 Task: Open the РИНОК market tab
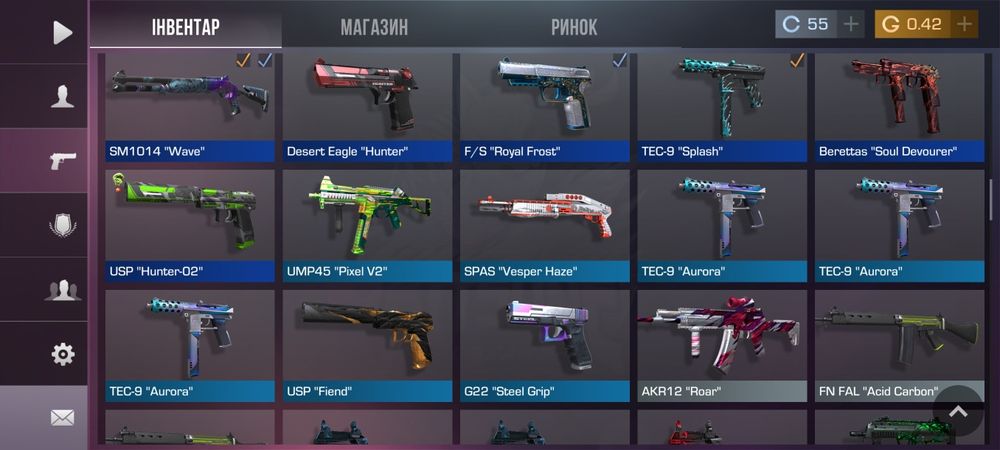574,27
